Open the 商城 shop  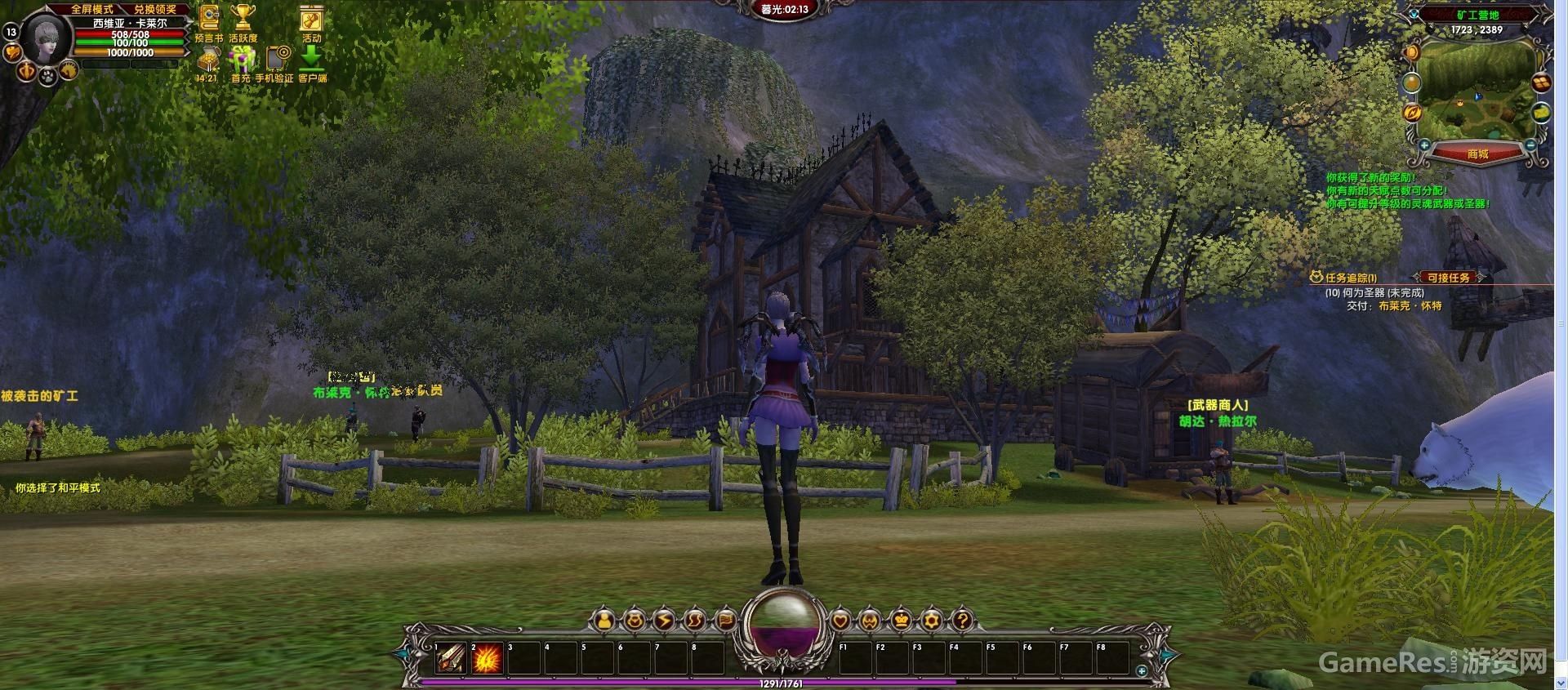click(x=1477, y=154)
